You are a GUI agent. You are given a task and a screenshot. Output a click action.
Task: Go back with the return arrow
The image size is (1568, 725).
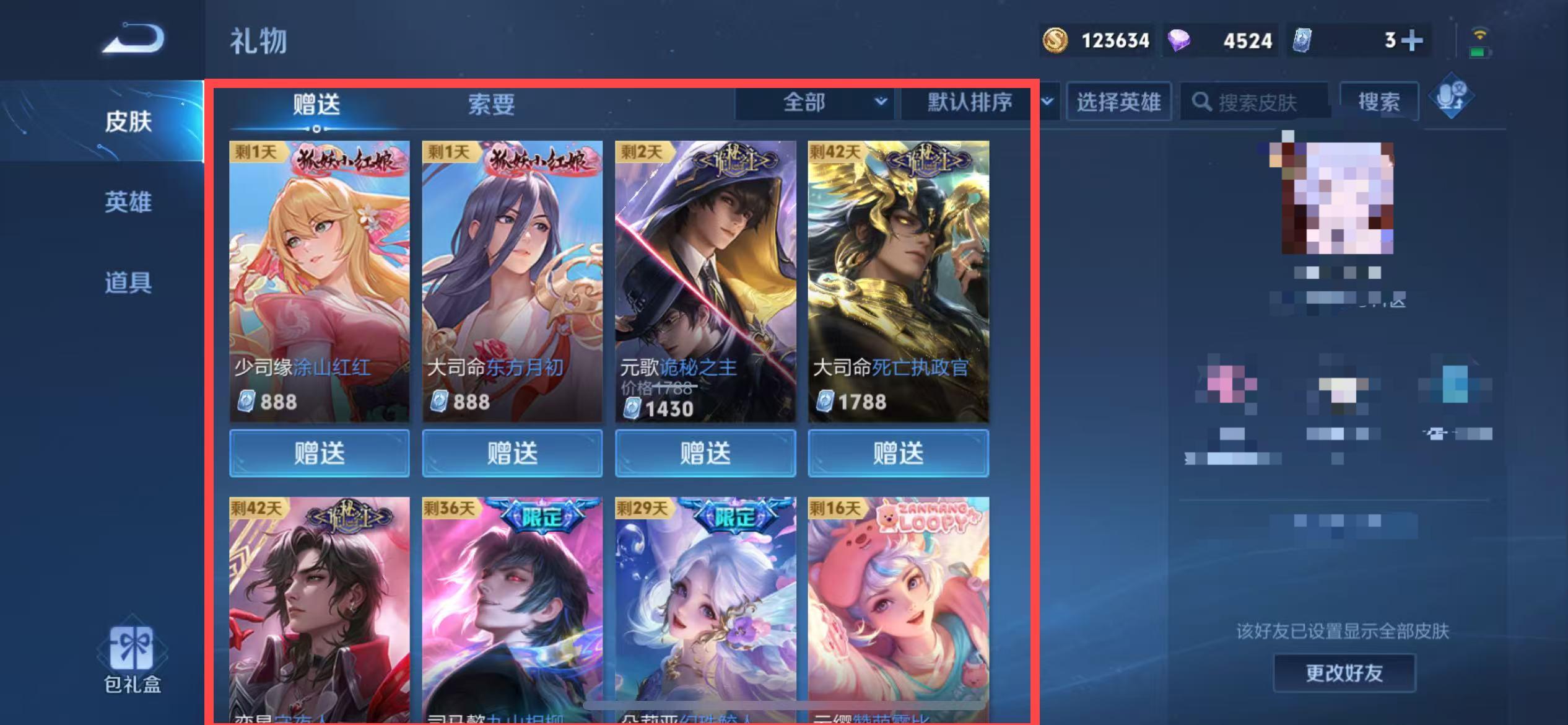click(x=134, y=39)
